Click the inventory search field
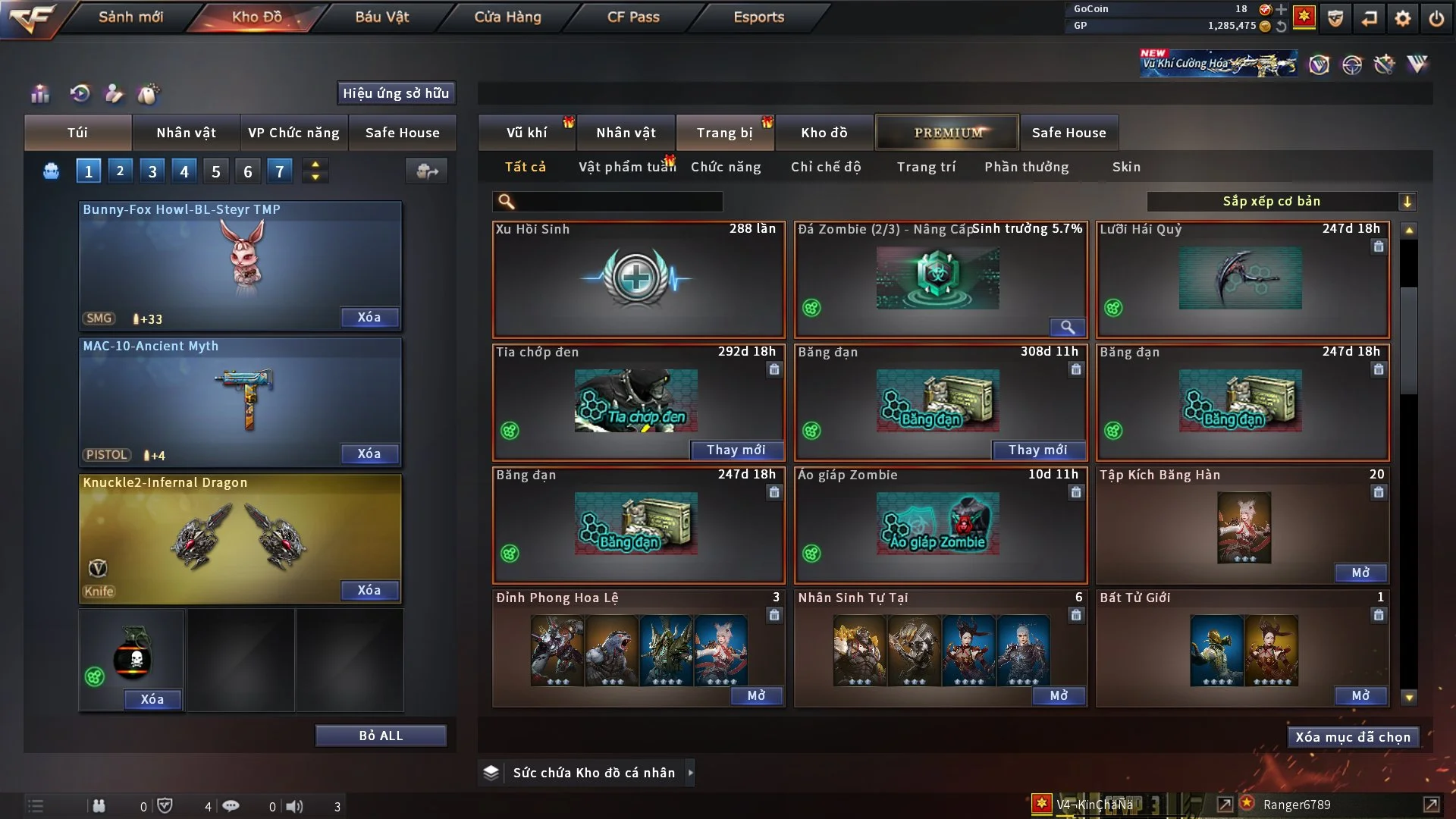 coord(618,202)
